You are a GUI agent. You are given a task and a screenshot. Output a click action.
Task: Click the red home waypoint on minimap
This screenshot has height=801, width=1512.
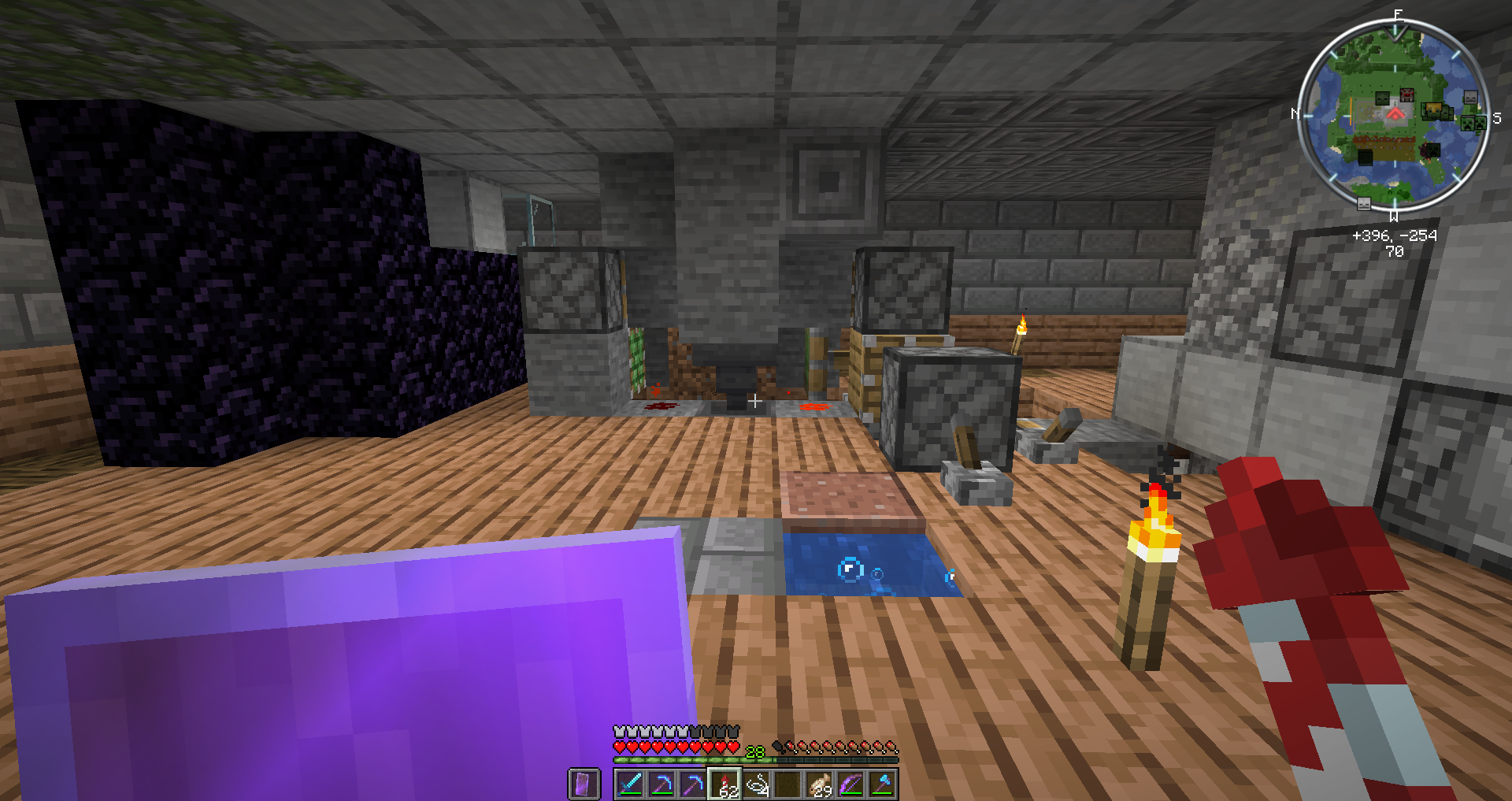(x=1395, y=115)
